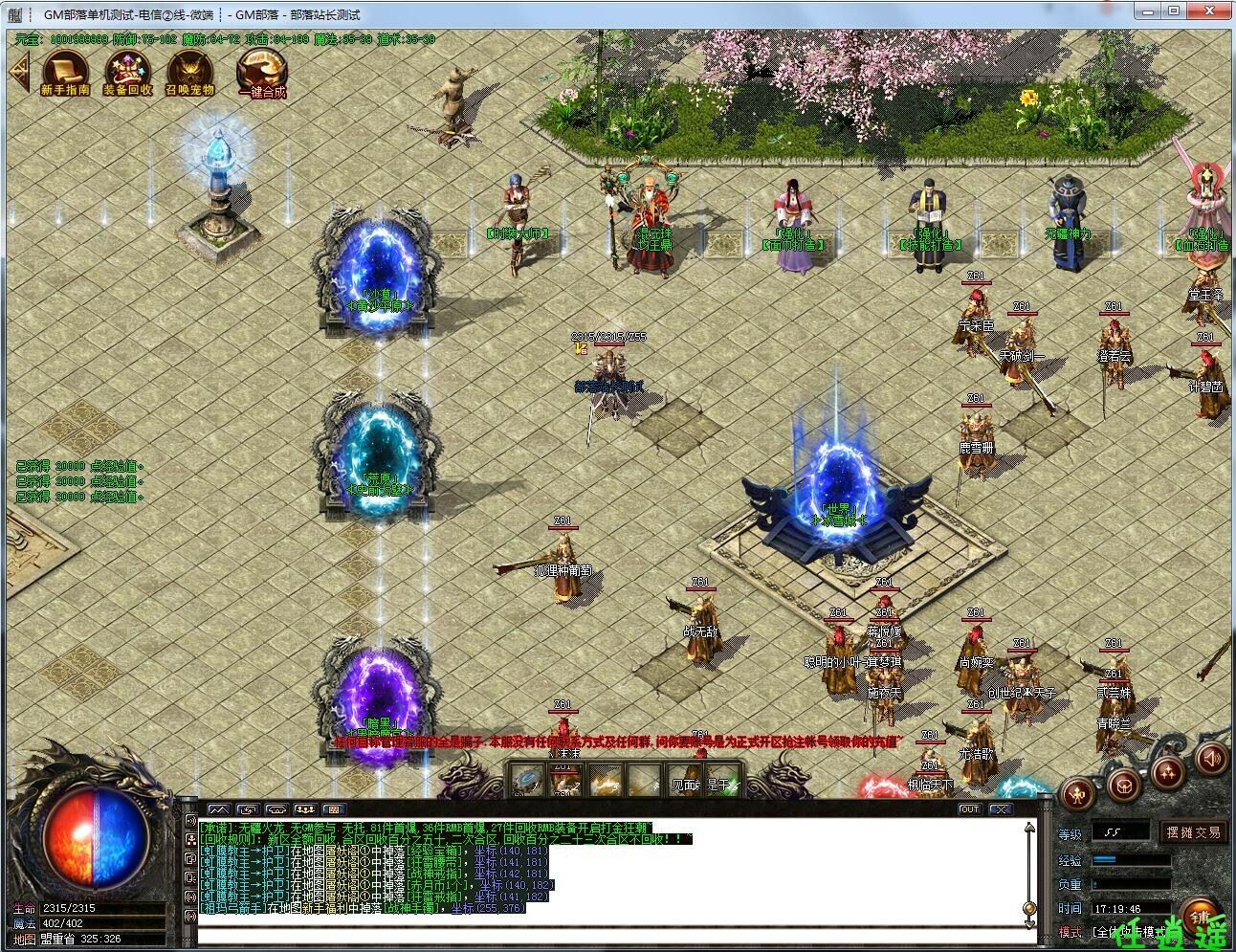Viewport: 1236px width, 952px height.
Task: Select the friend icon in the bottom-right panel
Action: (1077, 795)
